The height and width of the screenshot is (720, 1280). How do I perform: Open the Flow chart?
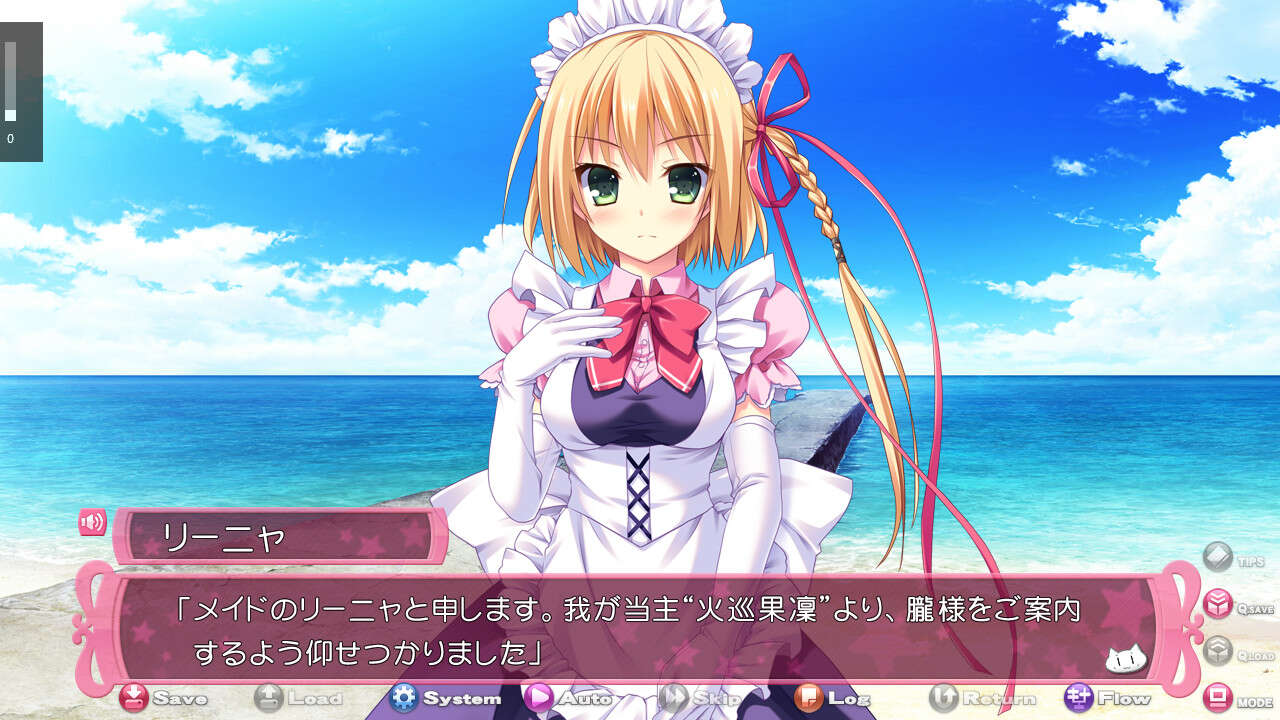1108,697
